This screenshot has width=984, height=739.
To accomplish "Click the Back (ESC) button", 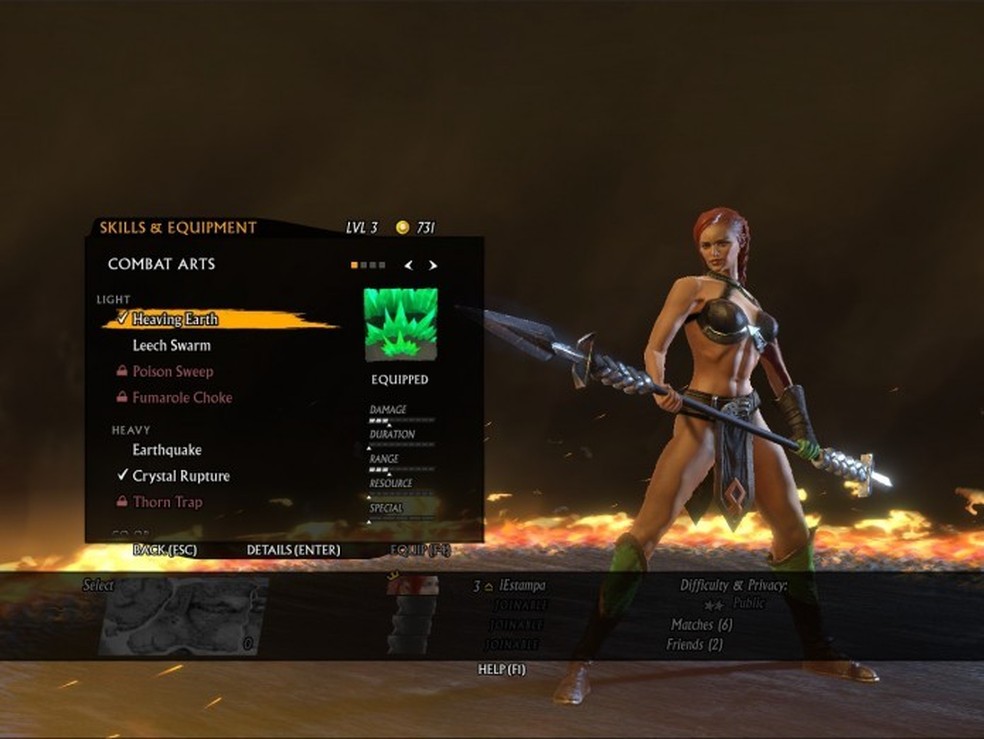I will pos(164,550).
